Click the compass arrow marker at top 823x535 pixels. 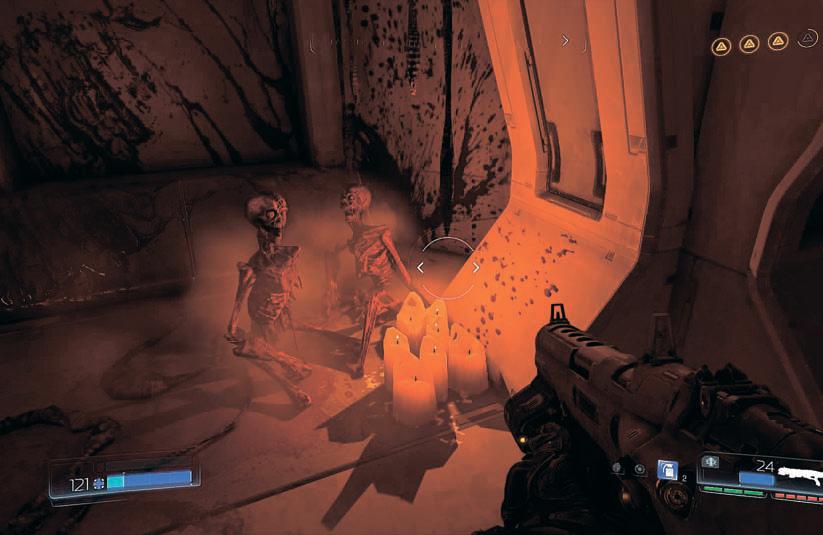[x=565, y=41]
